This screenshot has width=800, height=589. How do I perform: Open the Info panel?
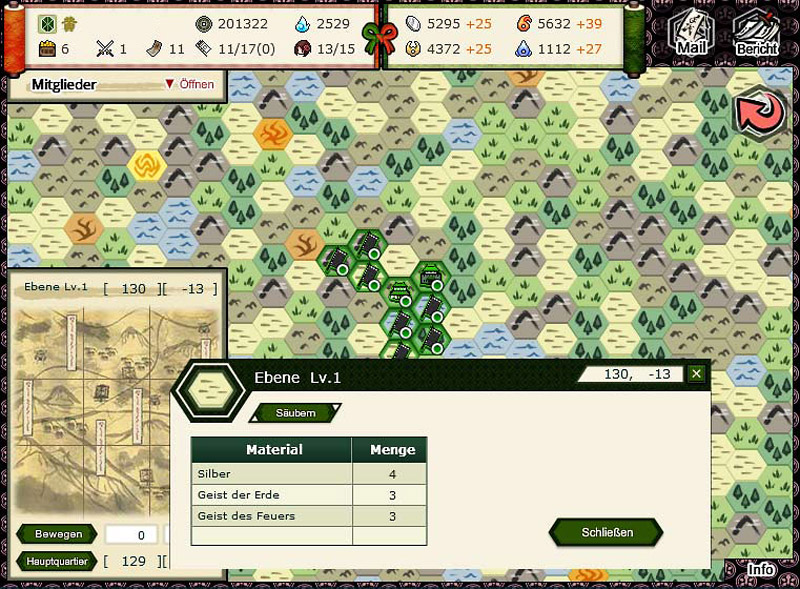(x=760, y=571)
